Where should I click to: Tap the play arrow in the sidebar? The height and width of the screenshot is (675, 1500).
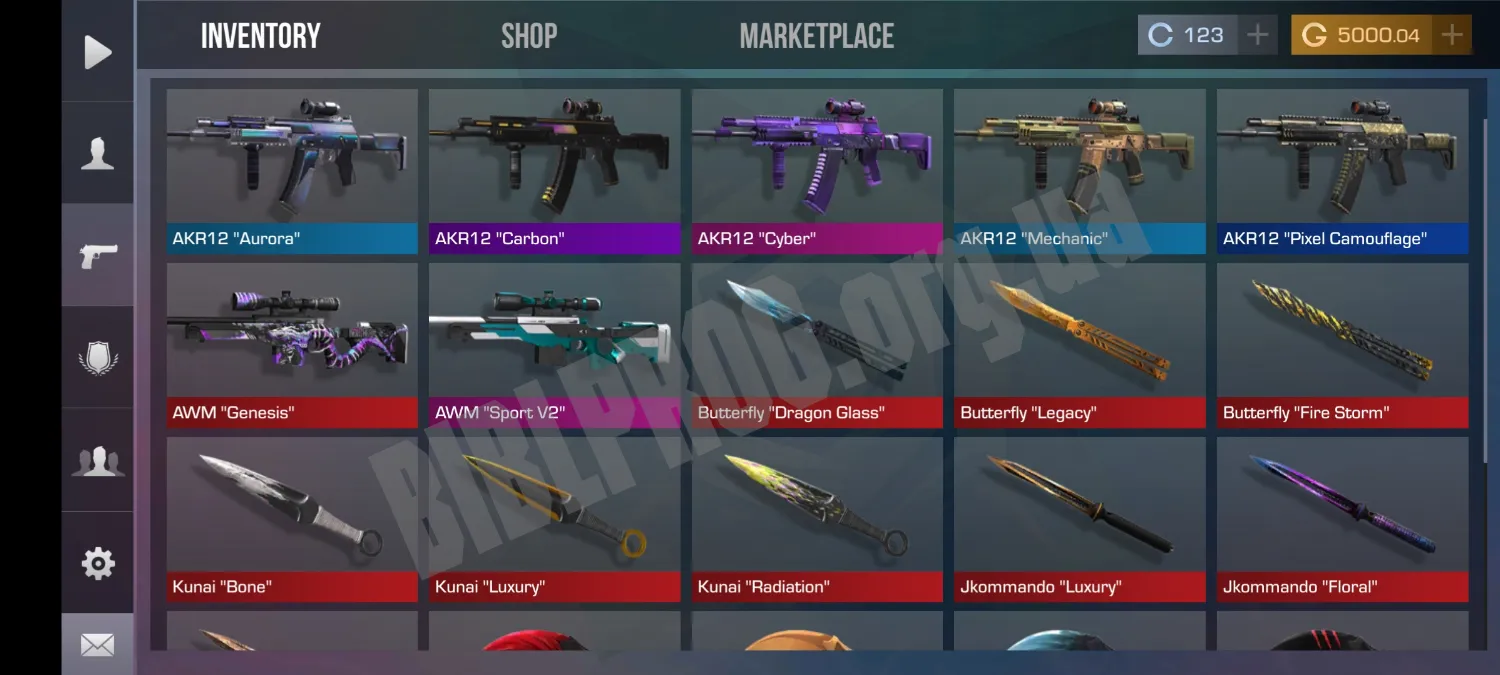(97, 52)
